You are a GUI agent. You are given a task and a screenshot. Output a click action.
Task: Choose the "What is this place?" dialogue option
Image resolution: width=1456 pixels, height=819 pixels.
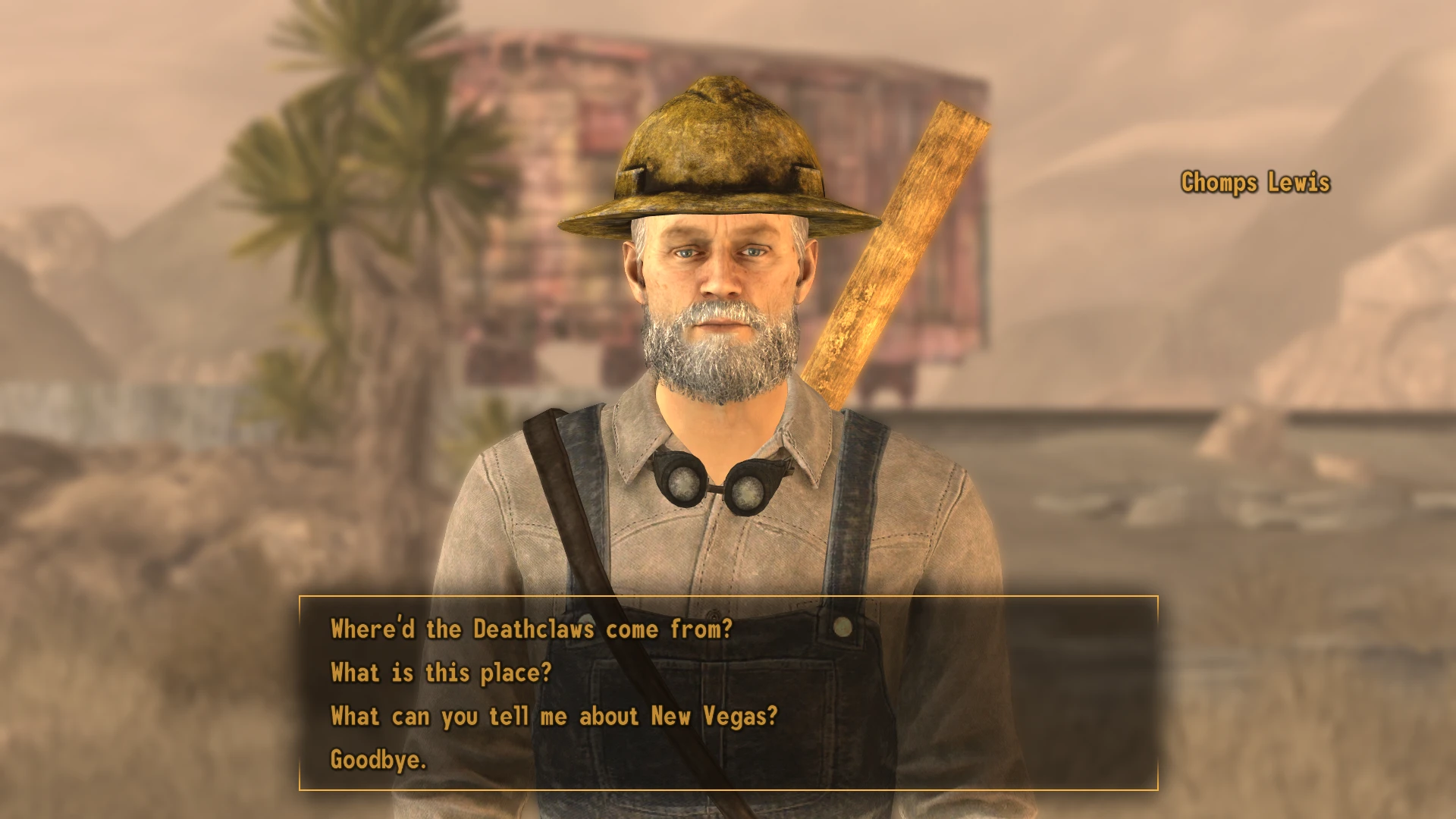(x=440, y=673)
